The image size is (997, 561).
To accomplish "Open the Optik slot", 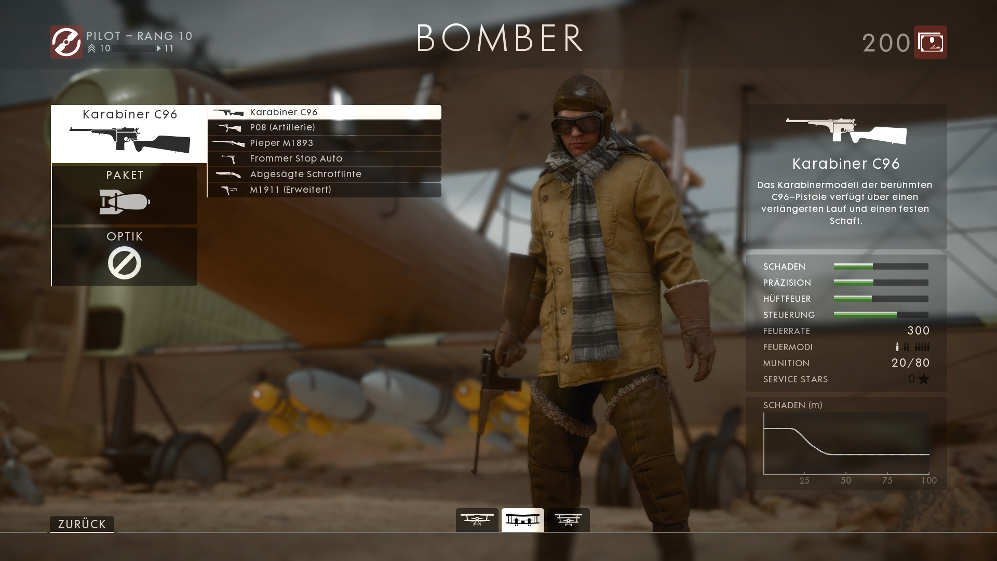I will point(125,256).
